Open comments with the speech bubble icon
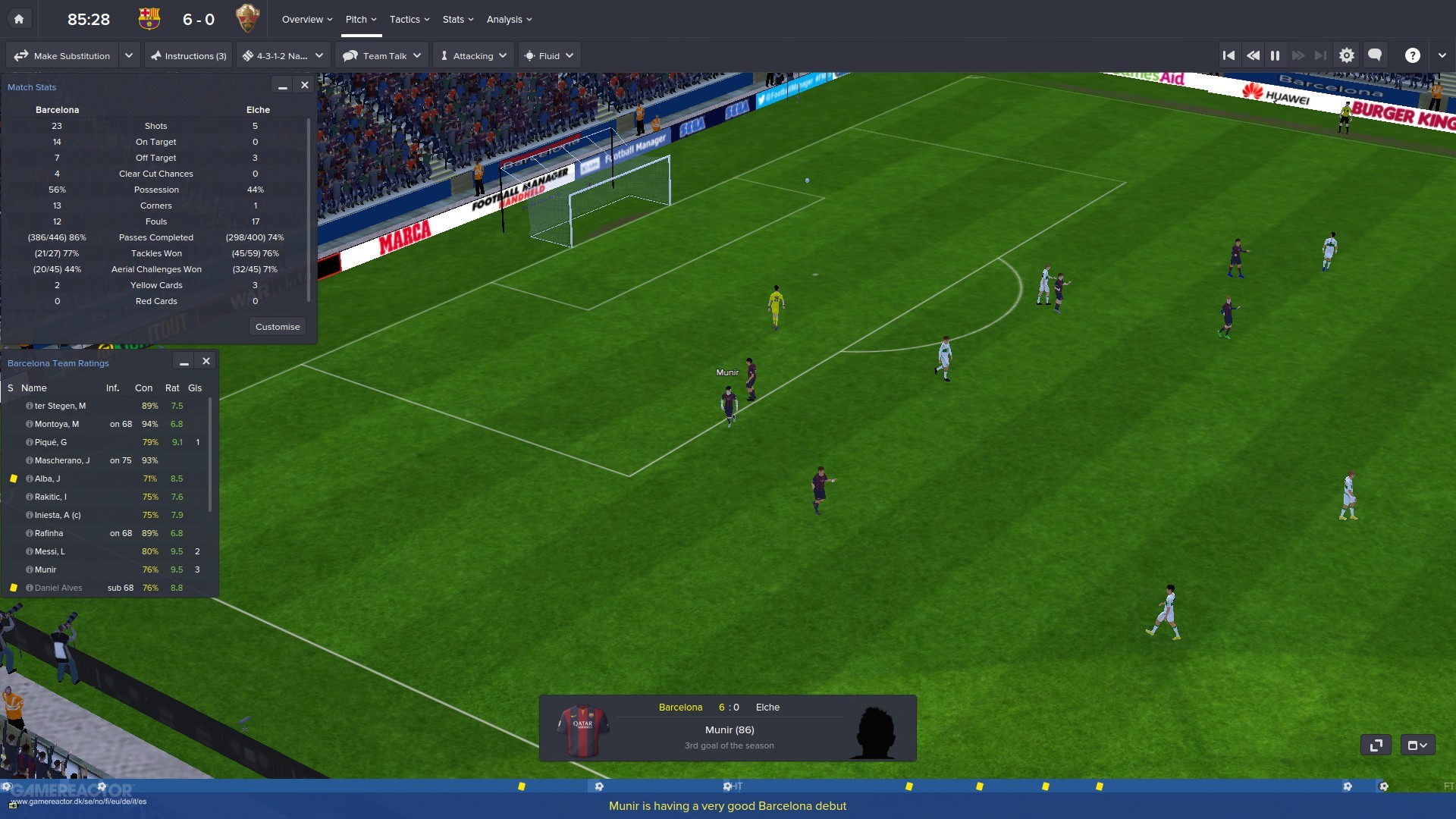1456x819 pixels. point(1375,55)
